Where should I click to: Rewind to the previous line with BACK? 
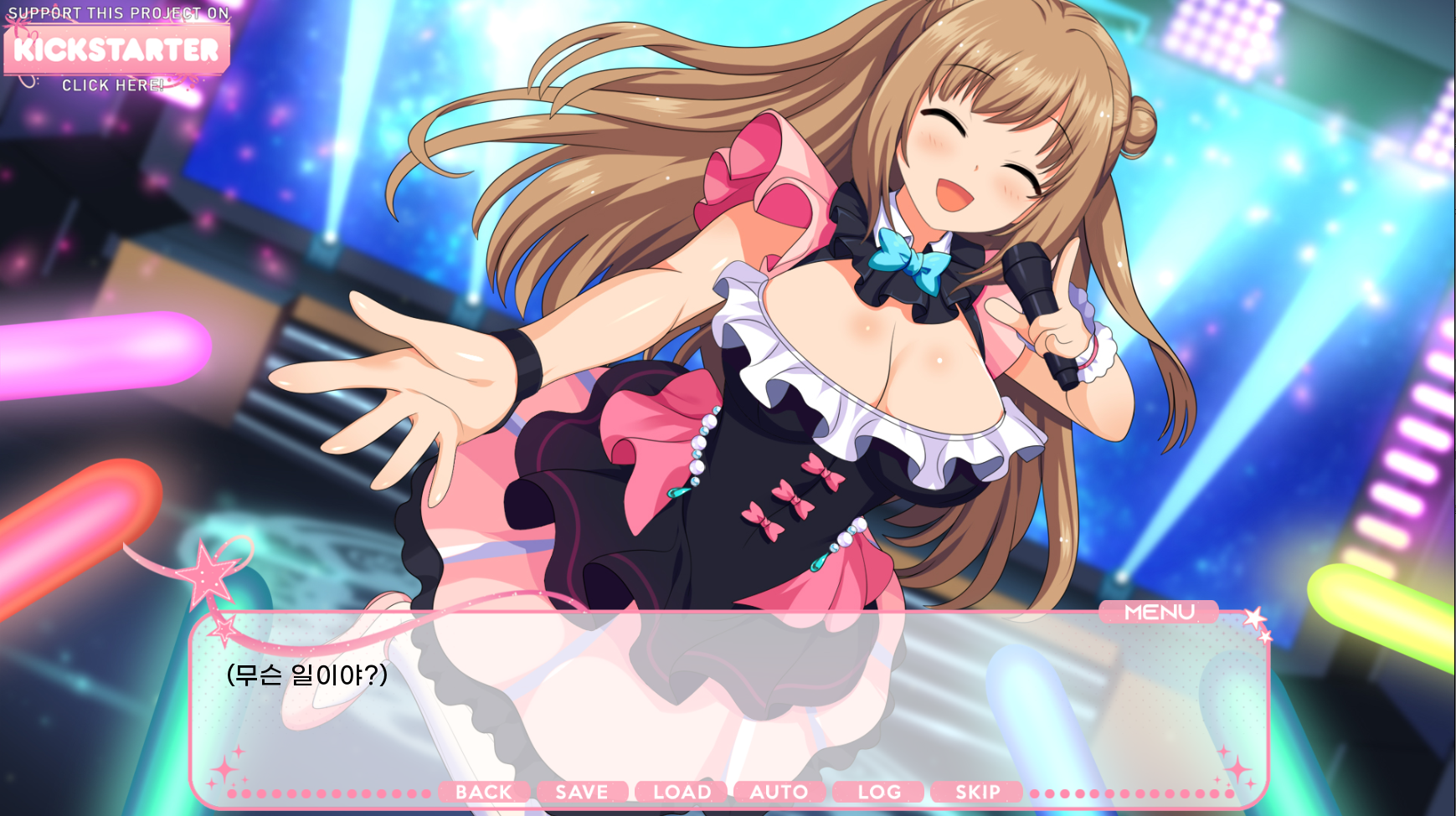coord(484,792)
